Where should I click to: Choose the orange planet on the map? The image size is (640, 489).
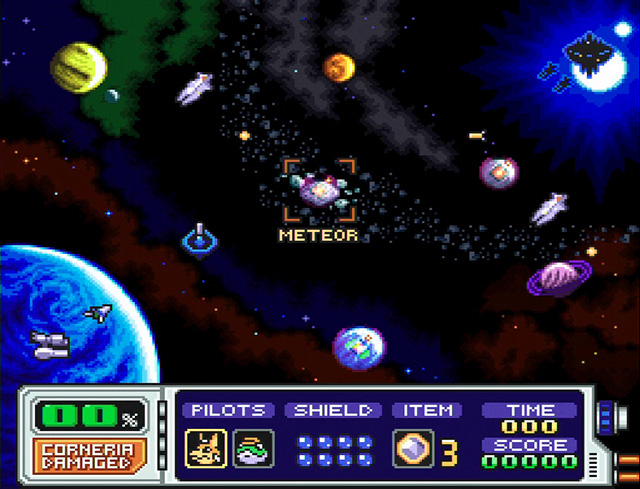339,67
